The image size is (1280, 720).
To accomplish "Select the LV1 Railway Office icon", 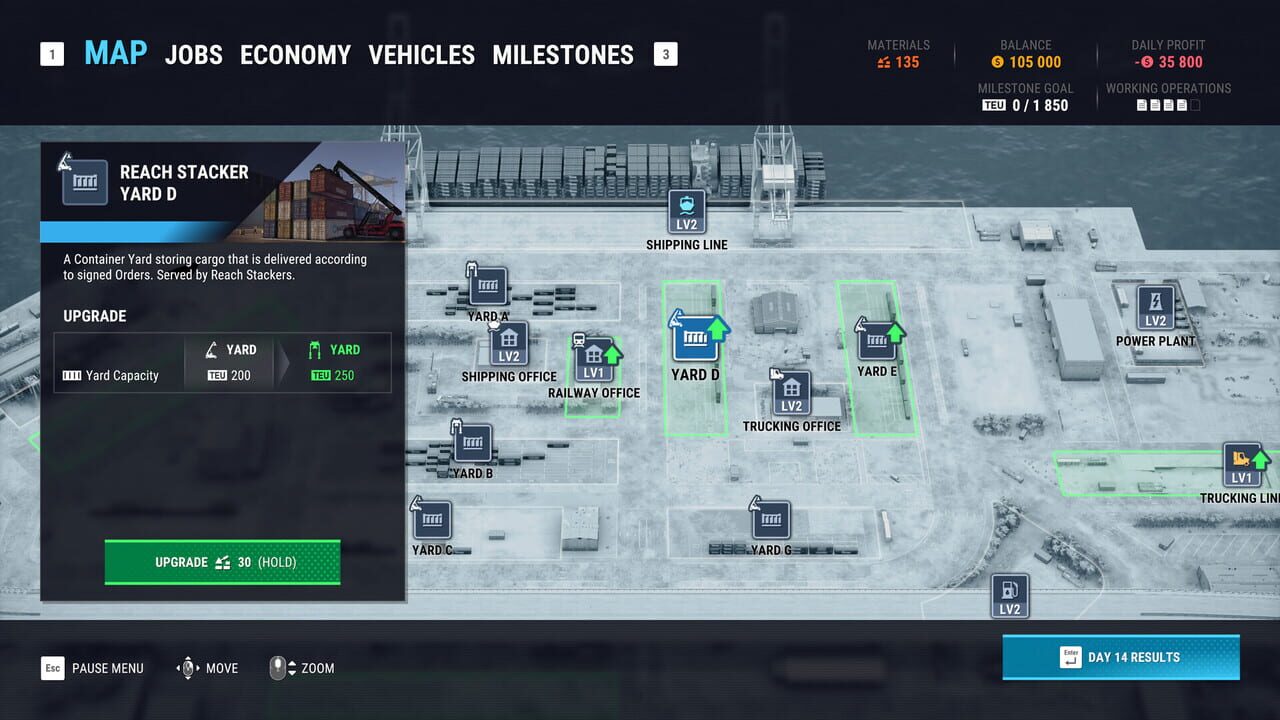I will click(x=595, y=357).
